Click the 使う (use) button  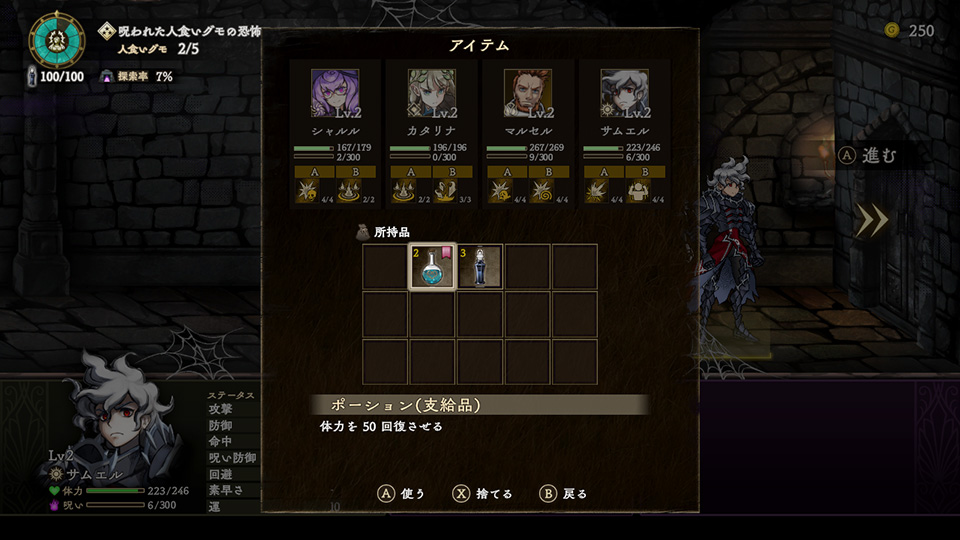point(401,493)
